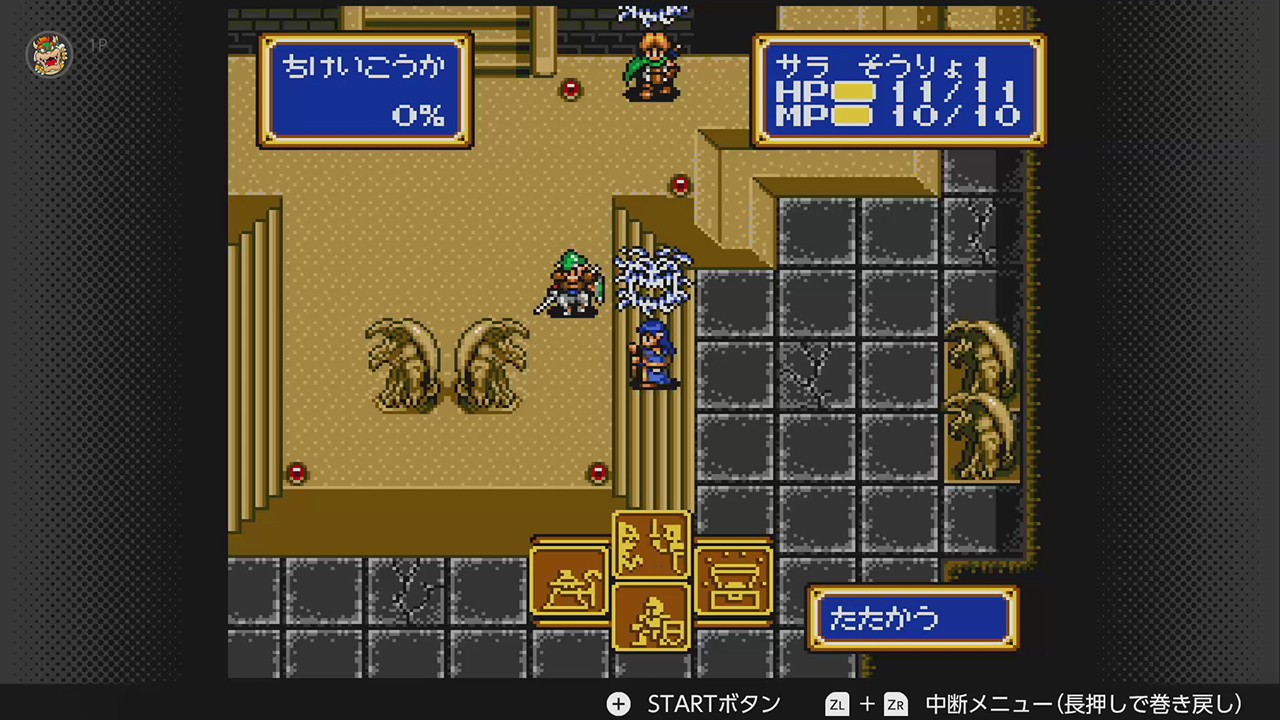Choose the magic command with wizard icon
The image size is (1280, 720).
point(569,582)
